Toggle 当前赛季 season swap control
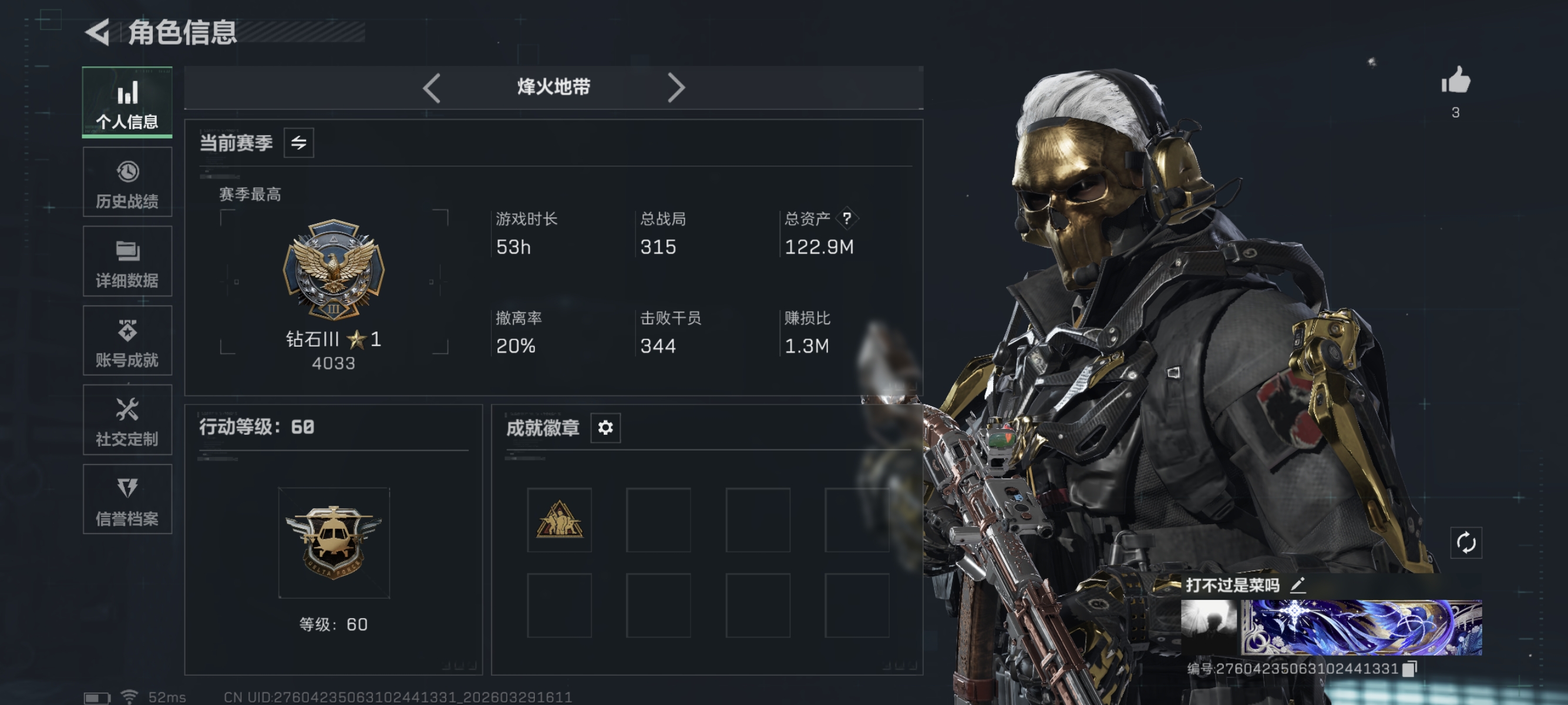Image resolution: width=1568 pixels, height=705 pixels. (299, 143)
